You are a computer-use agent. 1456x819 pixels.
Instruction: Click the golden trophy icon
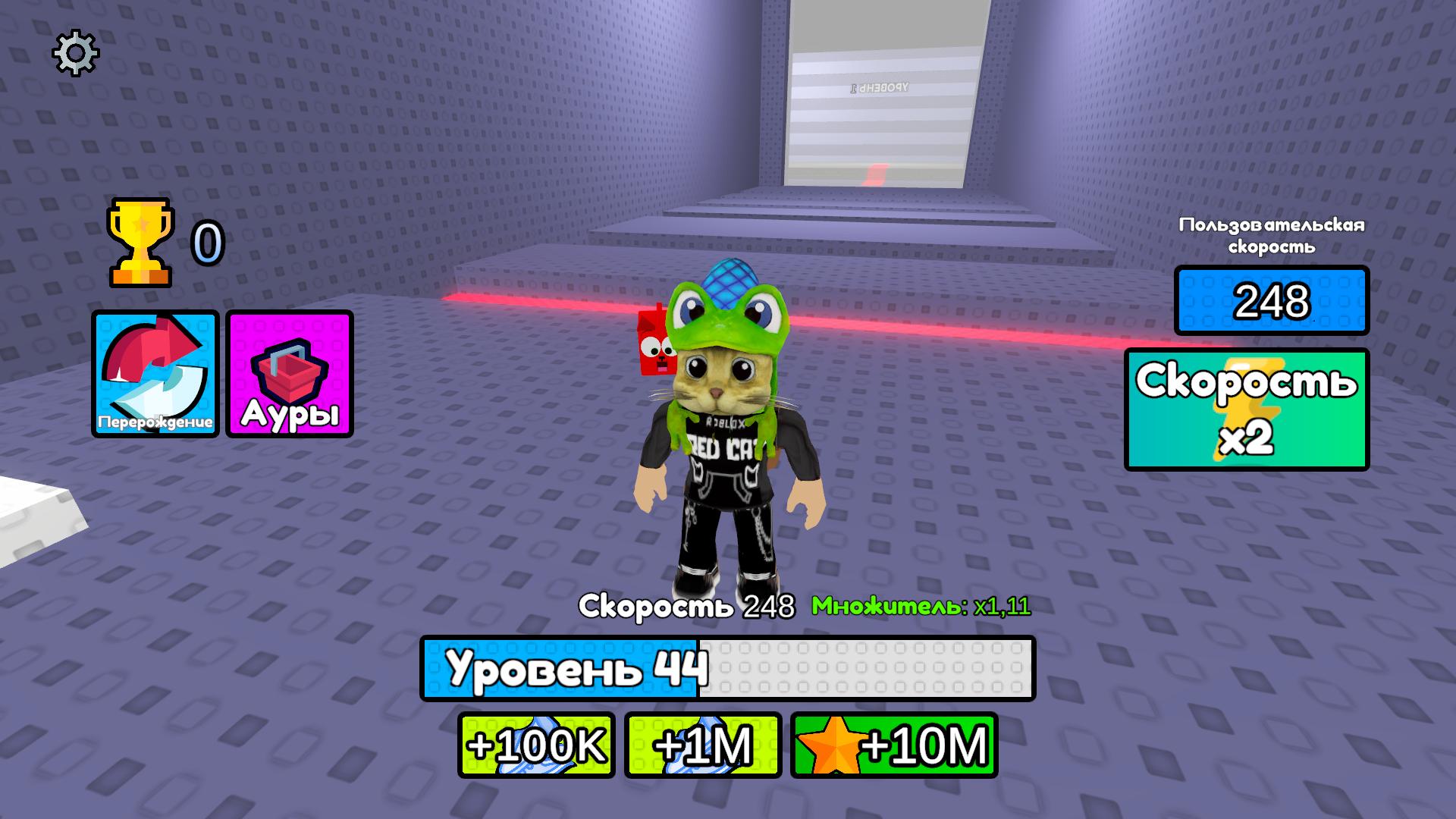139,241
